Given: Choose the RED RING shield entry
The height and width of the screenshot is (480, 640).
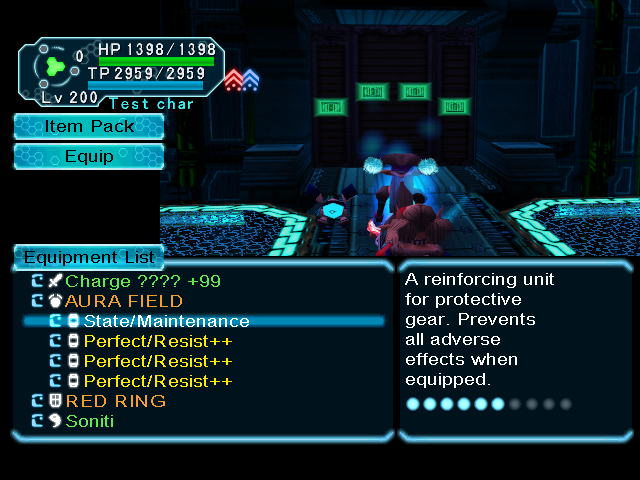Looking at the screenshot, I should pyautogui.click(x=115, y=401).
